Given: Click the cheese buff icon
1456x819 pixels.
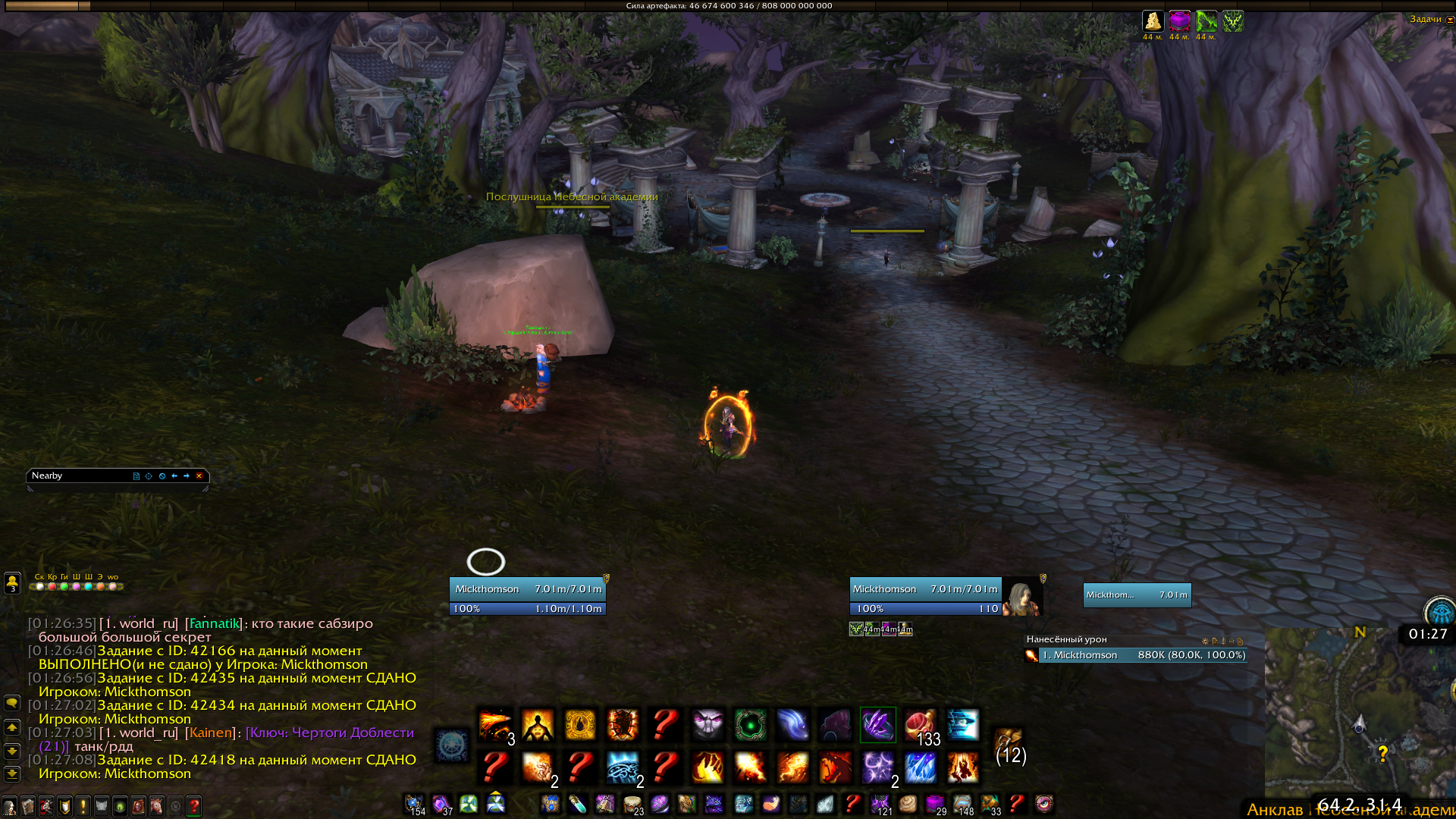Looking at the screenshot, I should point(1153,21).
